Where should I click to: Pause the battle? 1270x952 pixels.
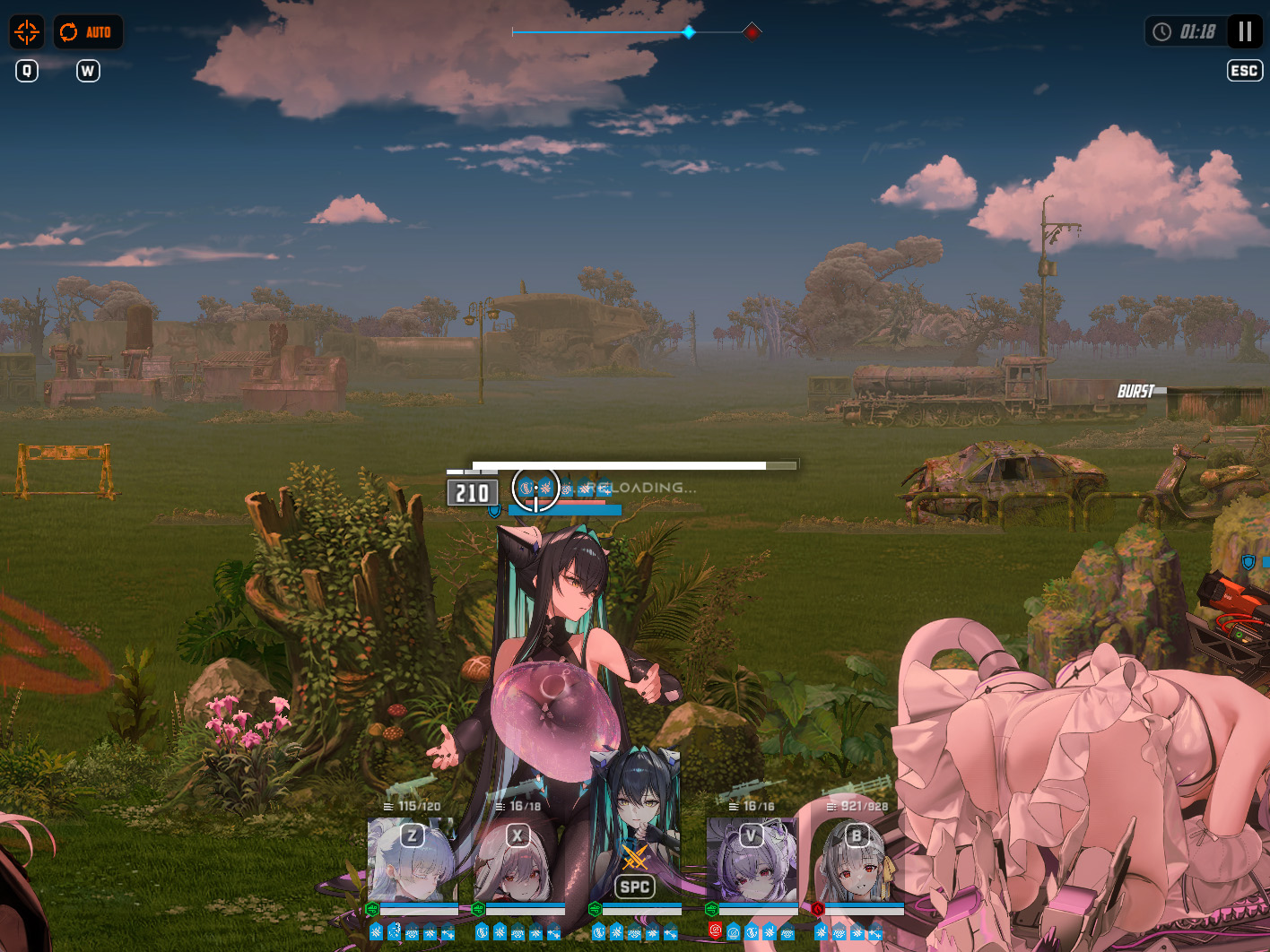click(1244, 31)
